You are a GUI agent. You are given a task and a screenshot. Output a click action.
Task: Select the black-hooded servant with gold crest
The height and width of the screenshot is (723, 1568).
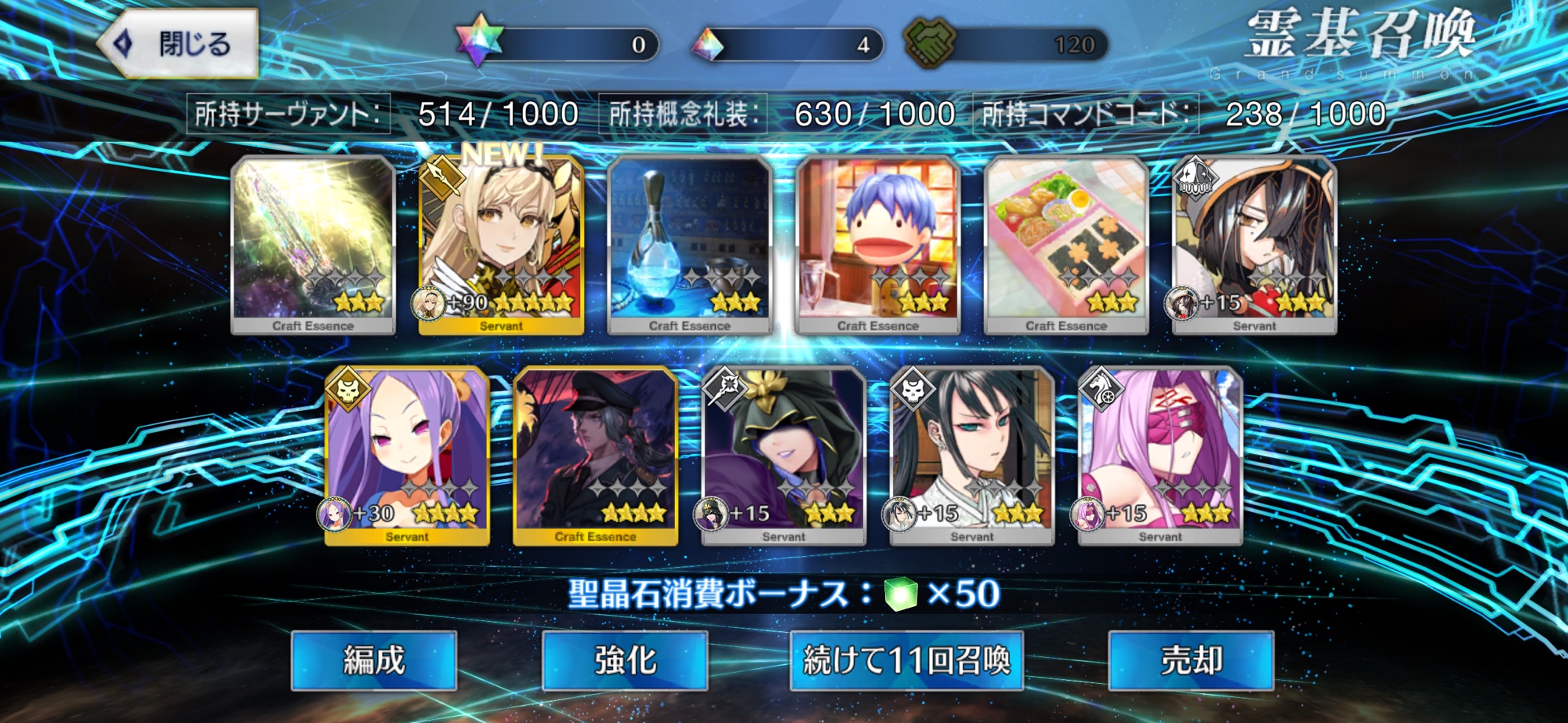tap(784, 455)
